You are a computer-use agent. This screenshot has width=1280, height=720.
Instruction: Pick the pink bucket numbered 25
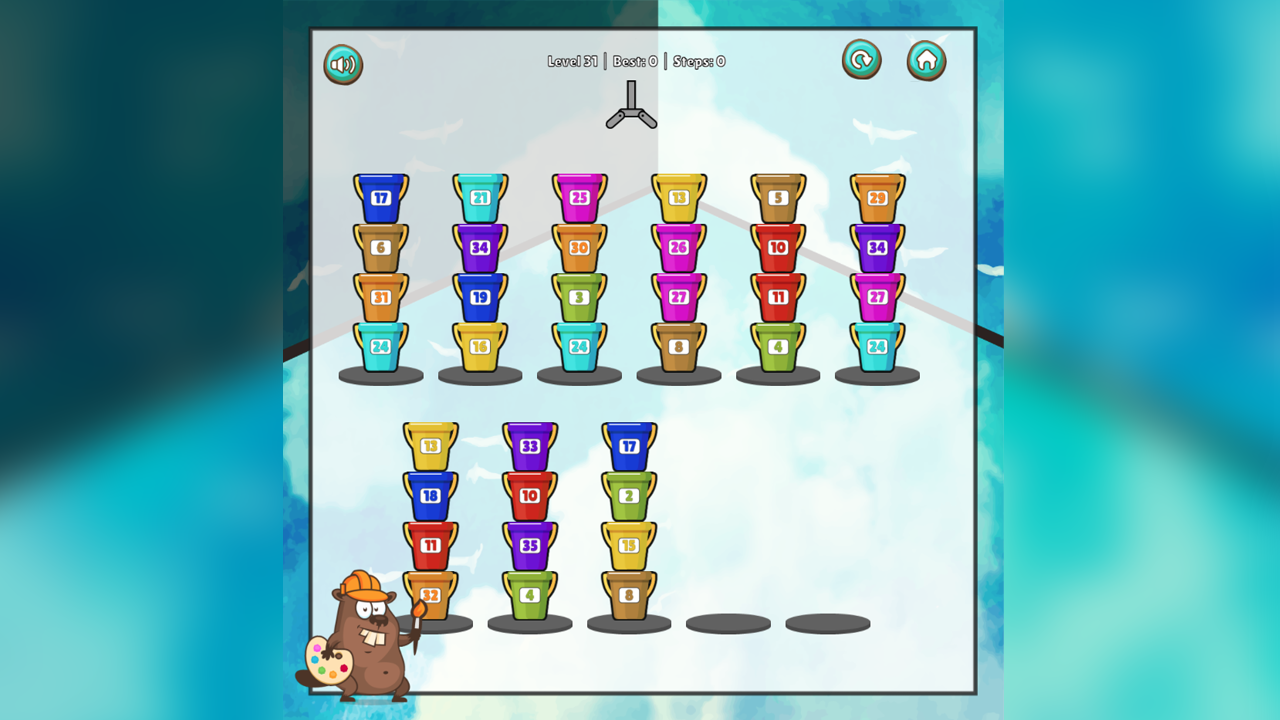coord(578,196)
